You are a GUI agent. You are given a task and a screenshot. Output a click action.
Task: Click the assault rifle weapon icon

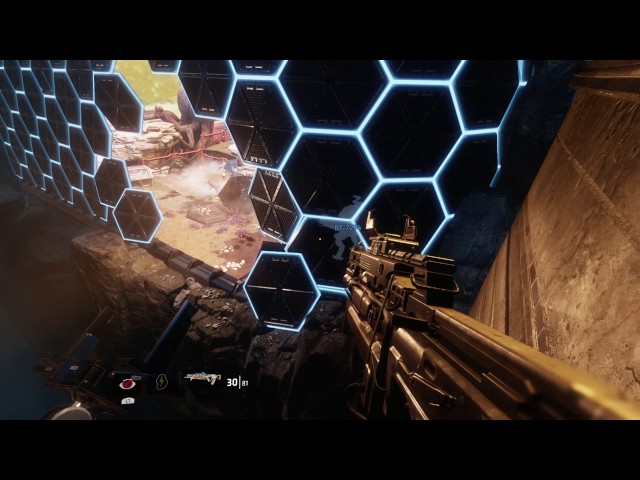click(x=201, y=380)
